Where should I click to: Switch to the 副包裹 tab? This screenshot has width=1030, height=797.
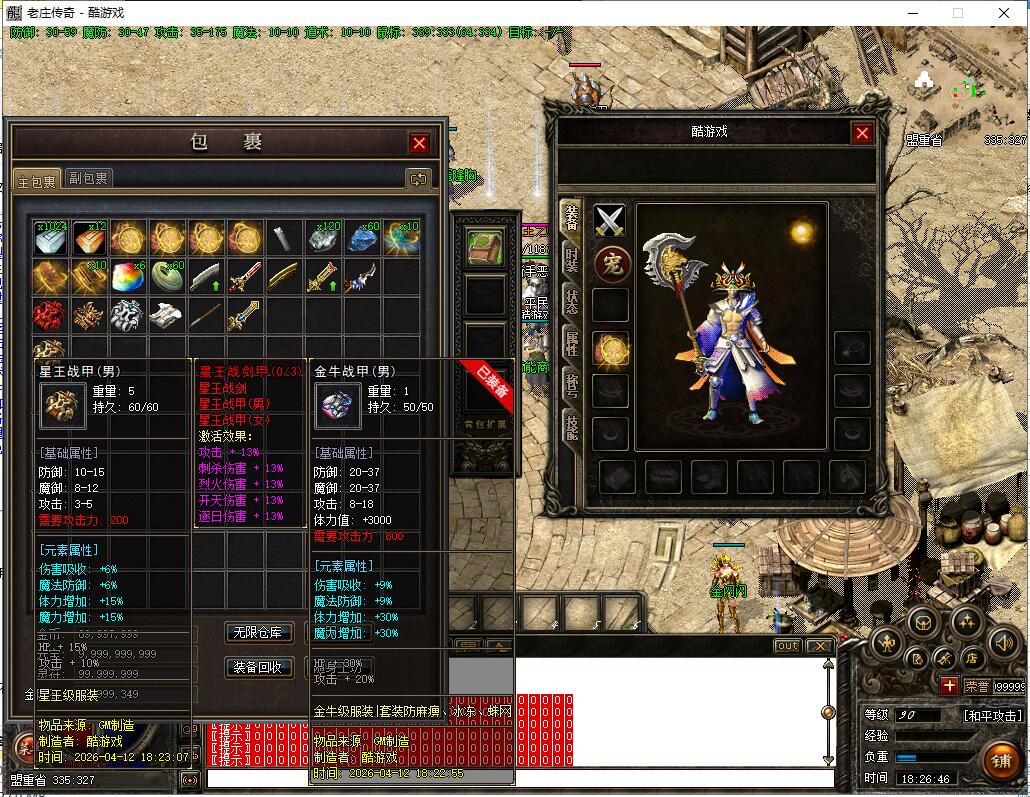(x=88, y=178)
